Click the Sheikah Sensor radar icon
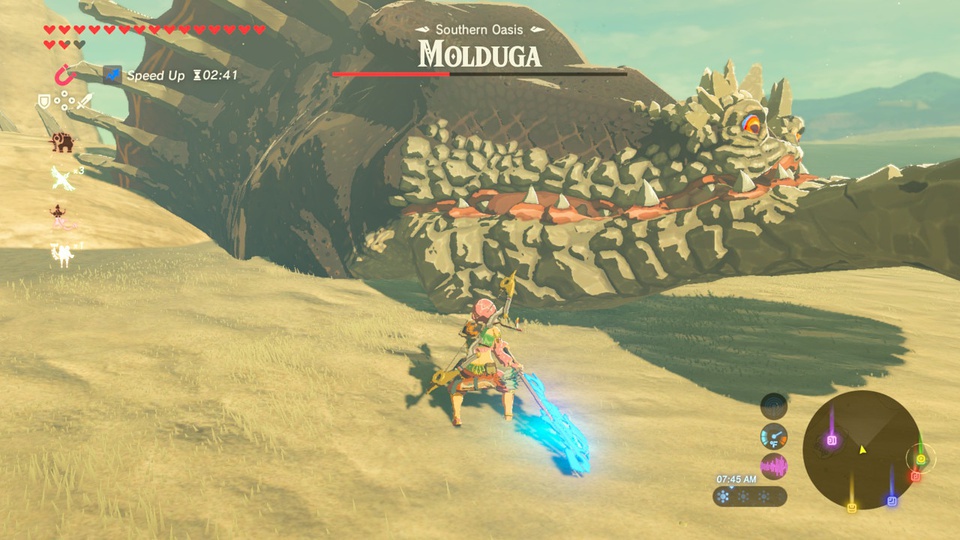 [x=774, y=405]
